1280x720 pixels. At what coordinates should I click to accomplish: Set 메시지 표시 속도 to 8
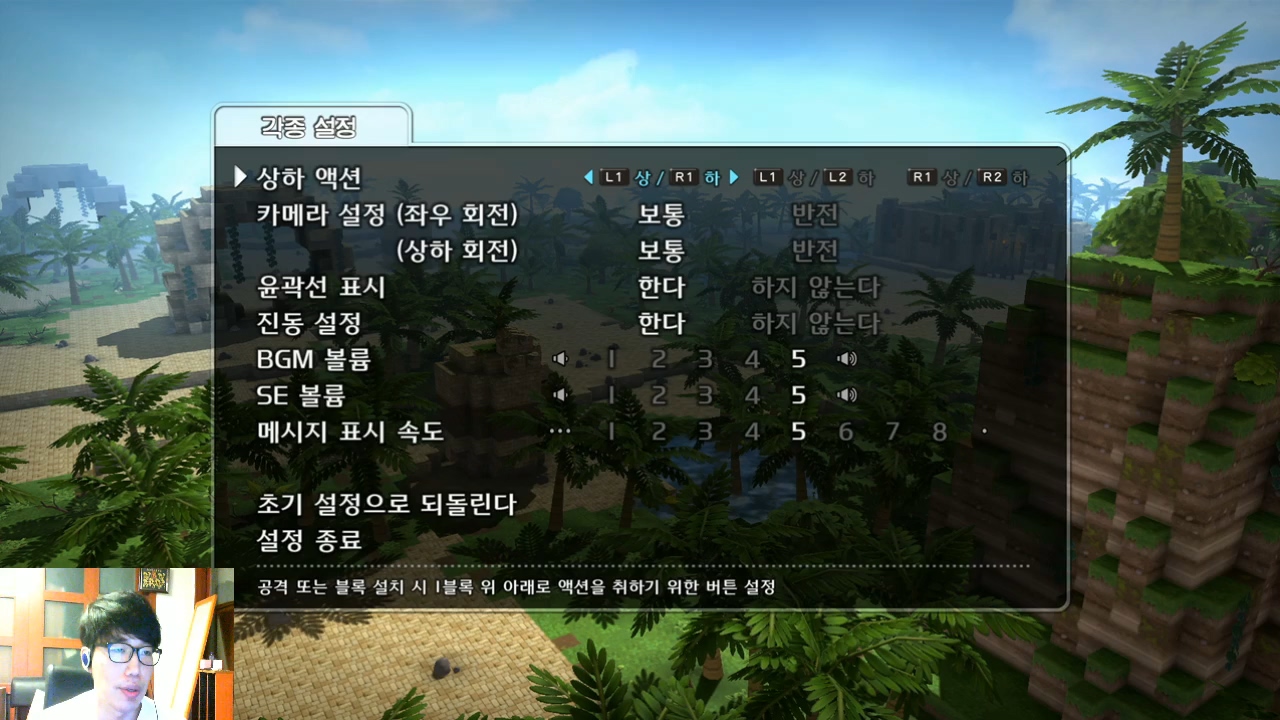939,431
